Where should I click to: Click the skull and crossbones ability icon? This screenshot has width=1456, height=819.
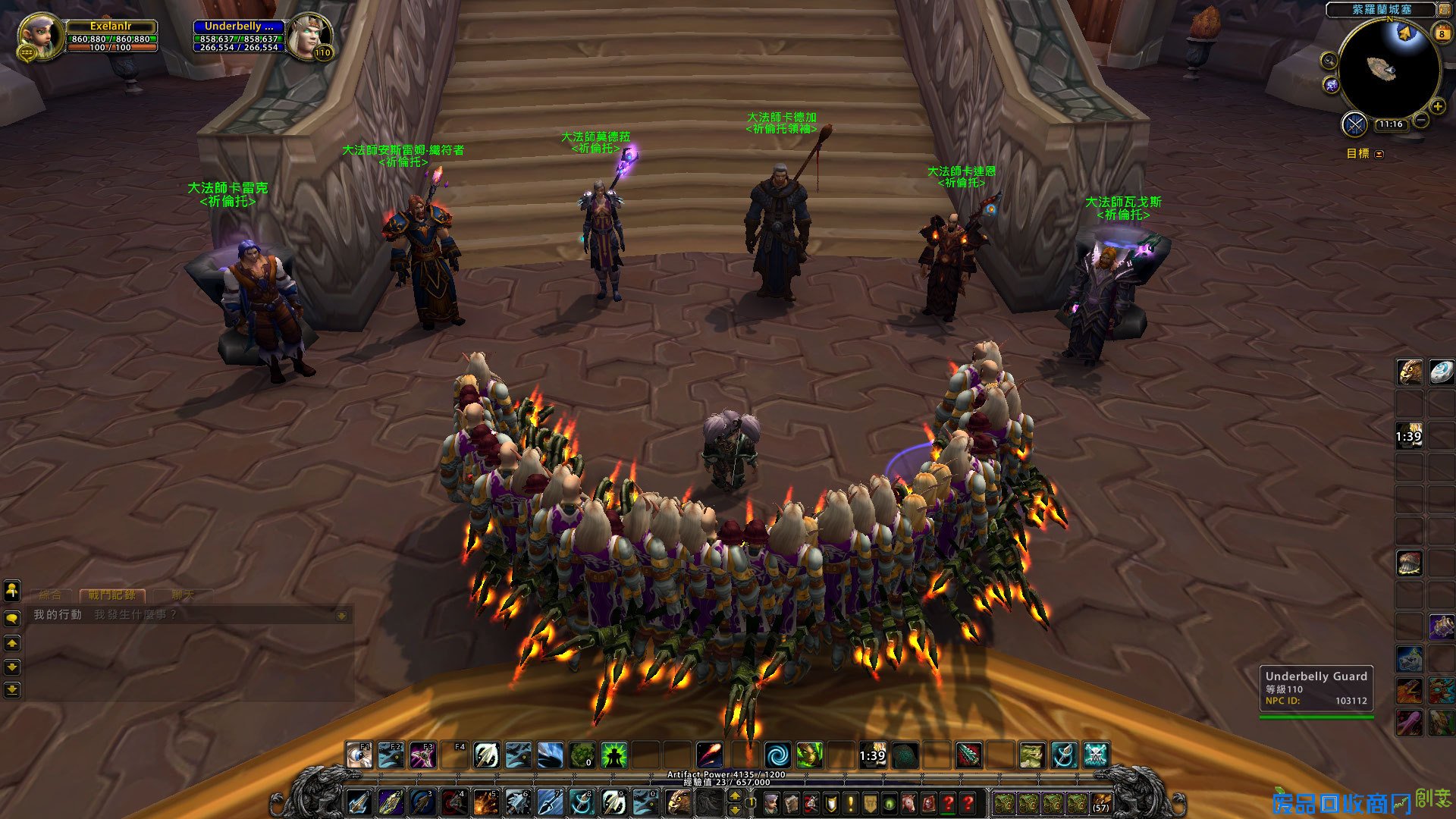click(x=1097, y=755)
